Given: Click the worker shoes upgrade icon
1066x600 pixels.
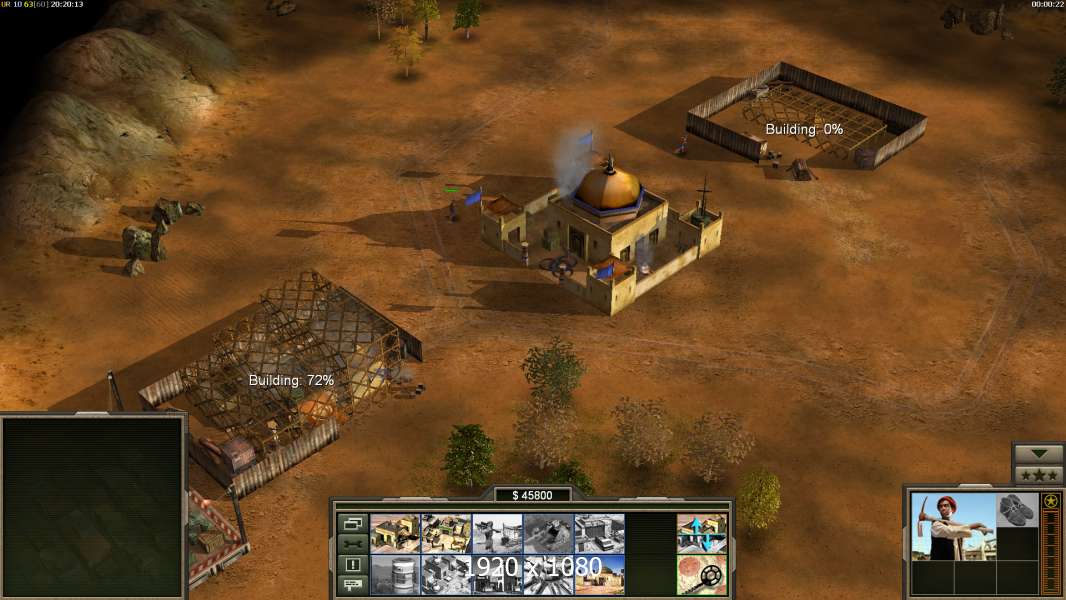Looking at the screenshot, I should point(1017,509).
